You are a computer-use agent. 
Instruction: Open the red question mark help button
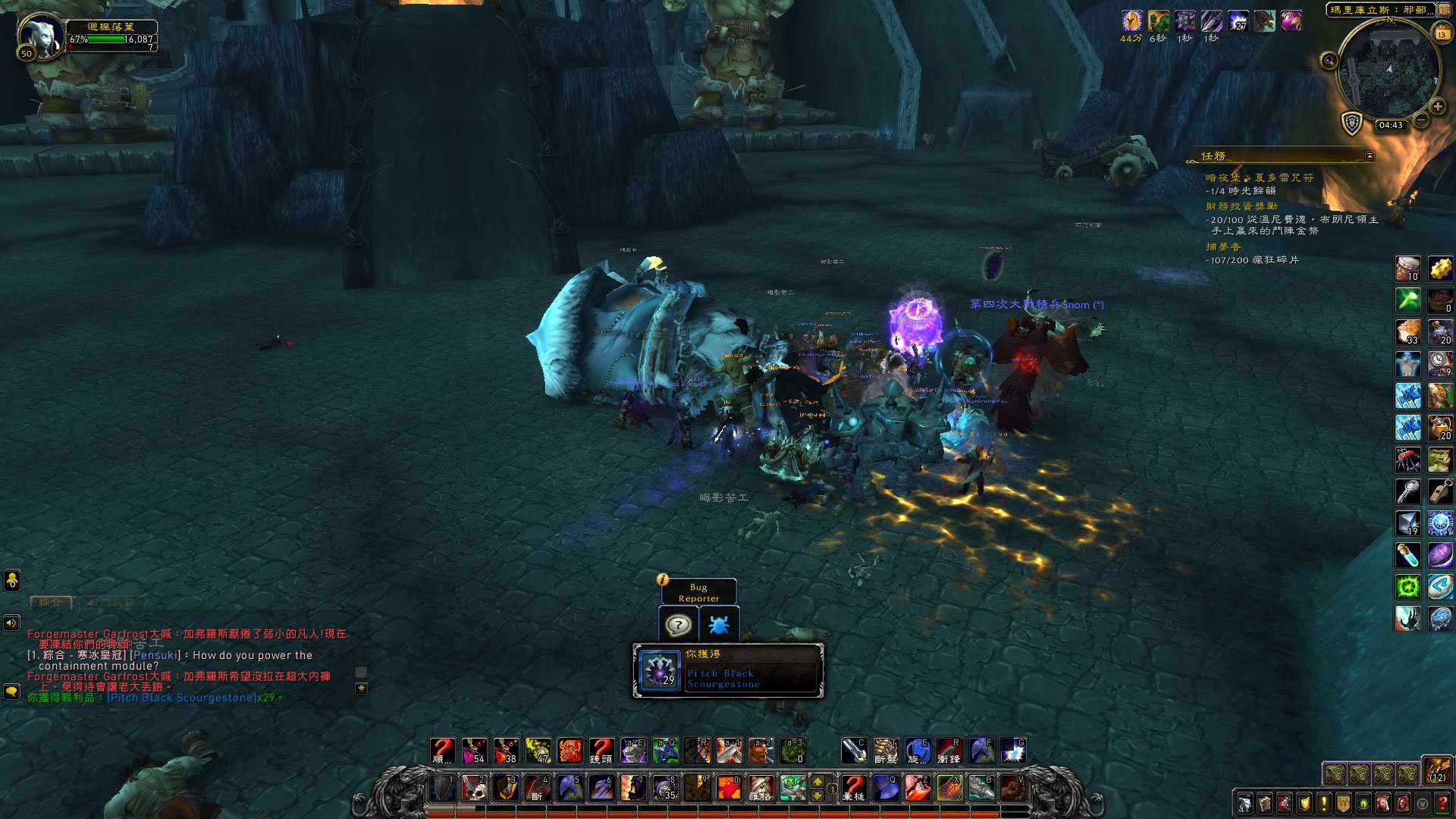coord(1442,802)
